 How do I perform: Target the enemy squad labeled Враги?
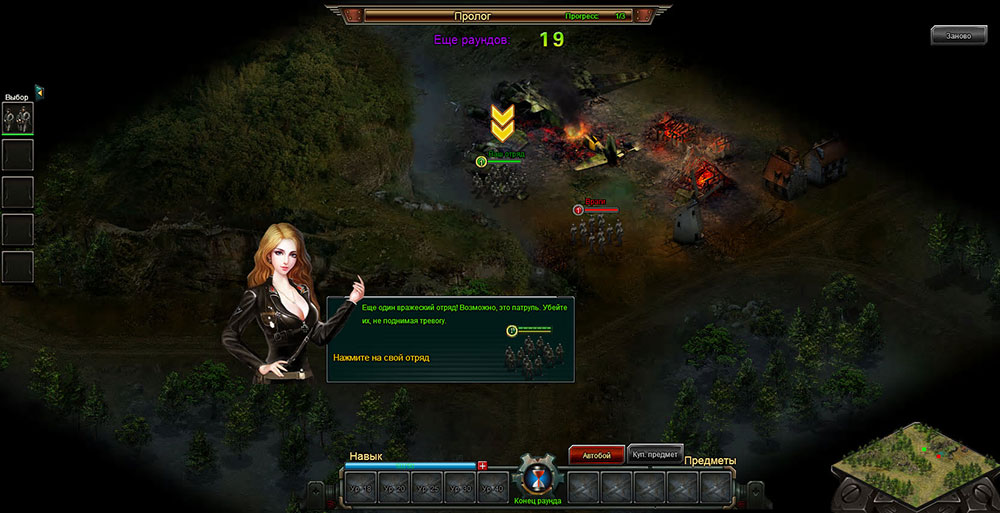(x=596, y=229)
